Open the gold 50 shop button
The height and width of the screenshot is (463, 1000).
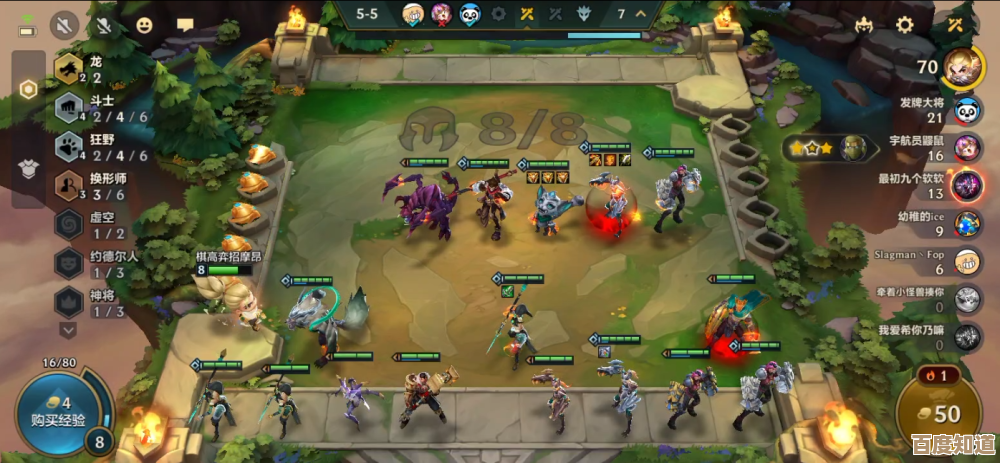pyautogui.click(x=939, y=413)
